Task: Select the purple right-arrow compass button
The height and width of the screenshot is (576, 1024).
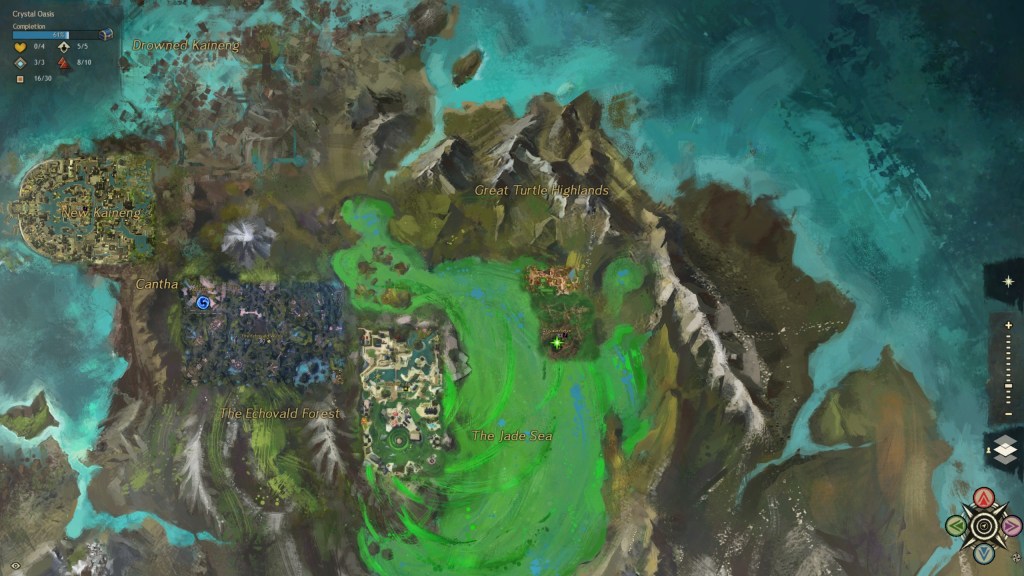Action: pyautogui.click(x=1011, y=525)
